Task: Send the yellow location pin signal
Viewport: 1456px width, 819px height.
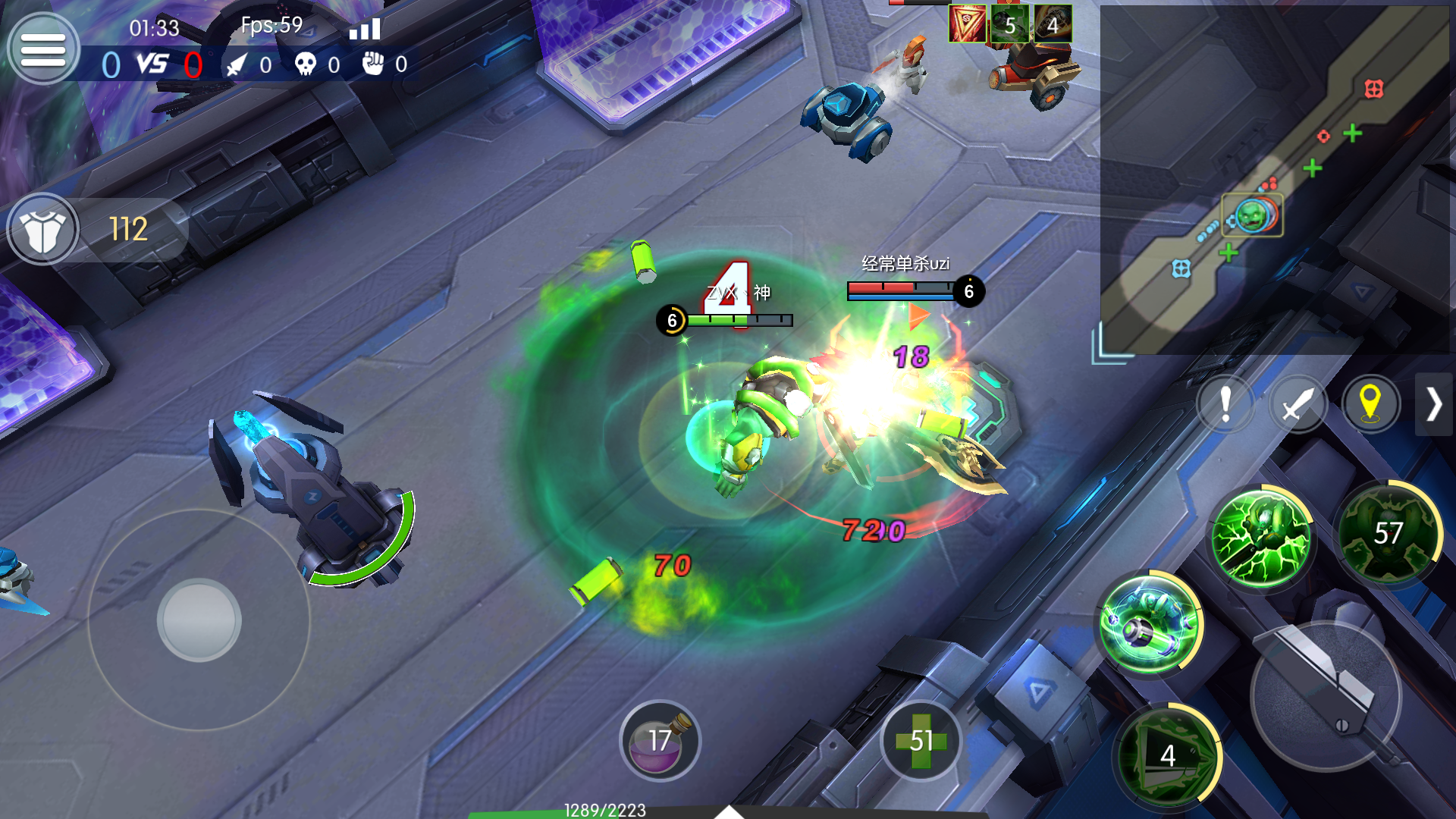Action: pyautogui.click(x=1370, y=403)
